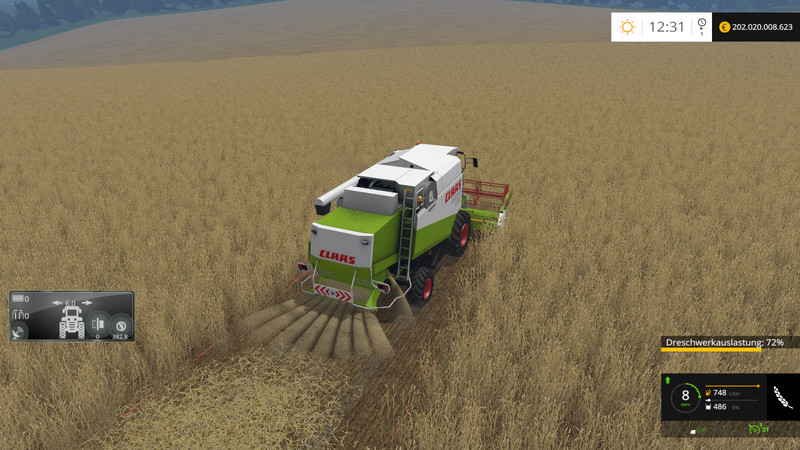
Task: Click the tractor icon in the vehicle panel
Action: (72, 322)
